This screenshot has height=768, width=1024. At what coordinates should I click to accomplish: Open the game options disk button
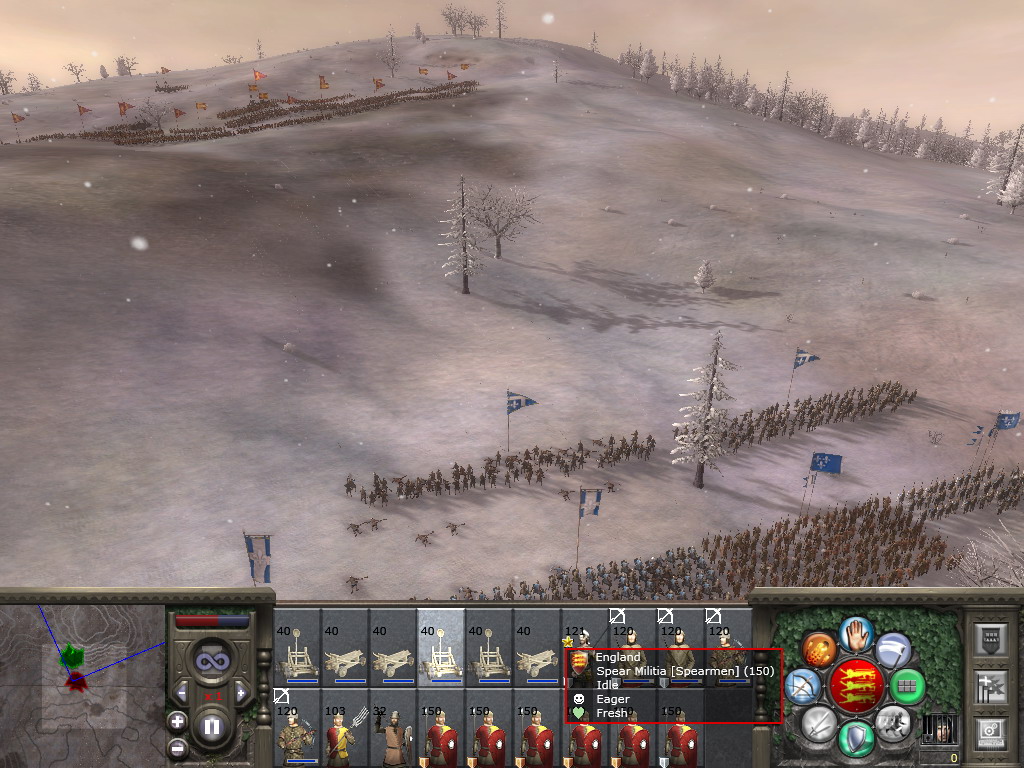tap(988, 734)
